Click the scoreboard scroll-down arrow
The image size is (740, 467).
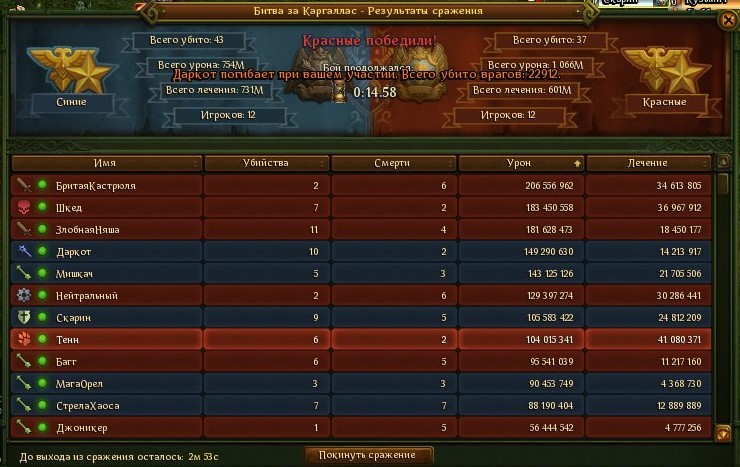[x=722, y=430]
